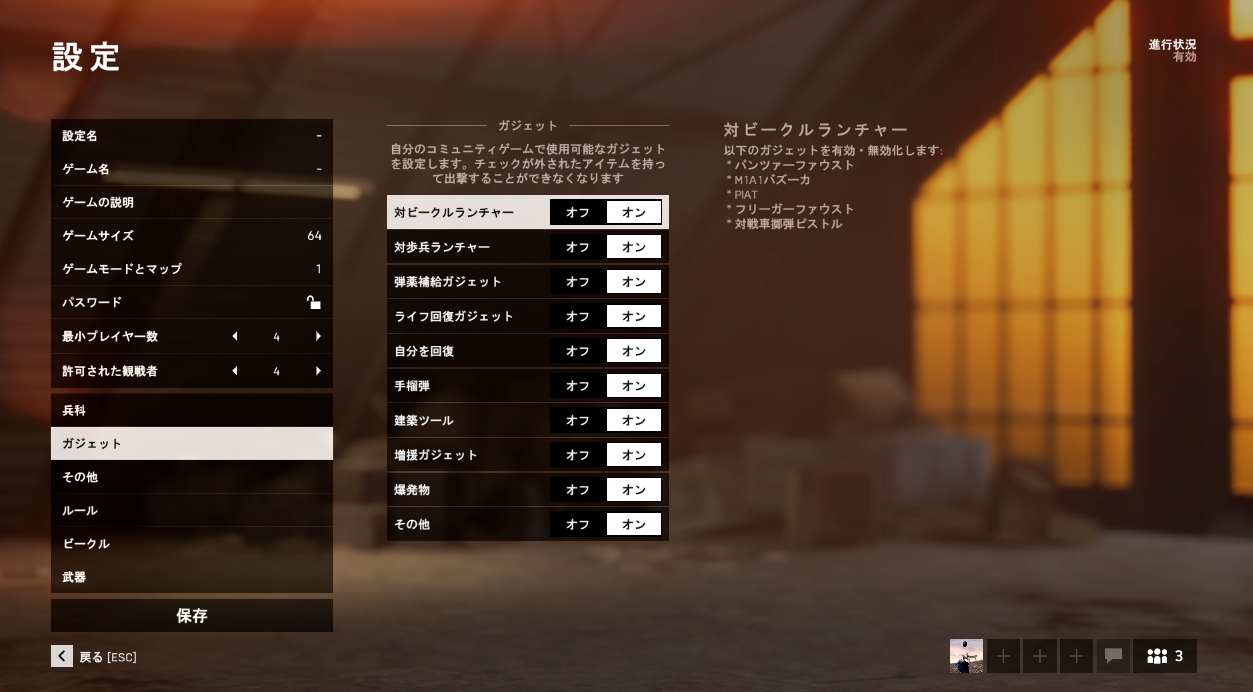Increase 最小プレイヤー数 with the right arrow
The width and height of the screenshot is (1253, 692).
click(x=318, y=337)
